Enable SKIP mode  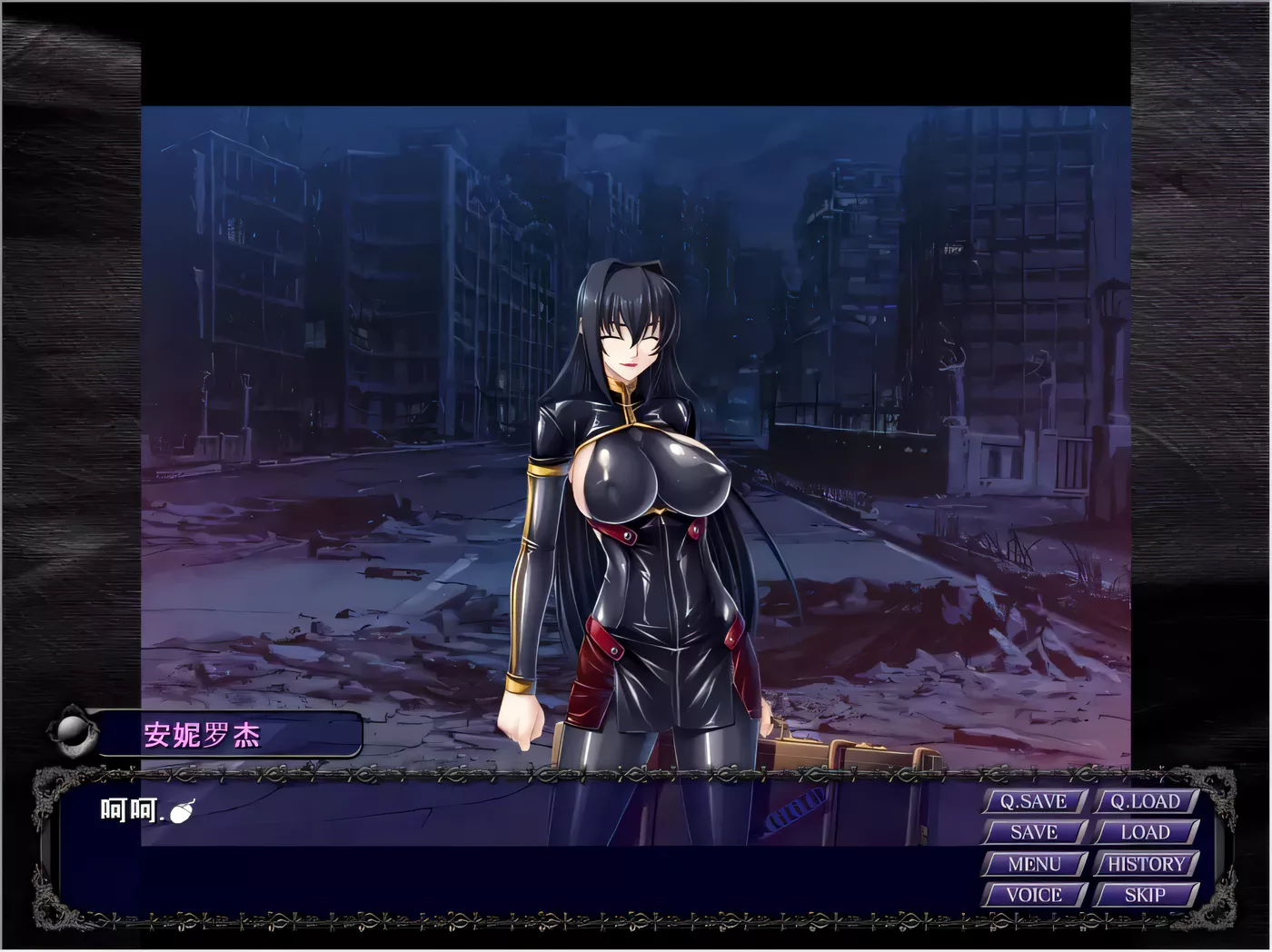click(x=1144, y=895)
